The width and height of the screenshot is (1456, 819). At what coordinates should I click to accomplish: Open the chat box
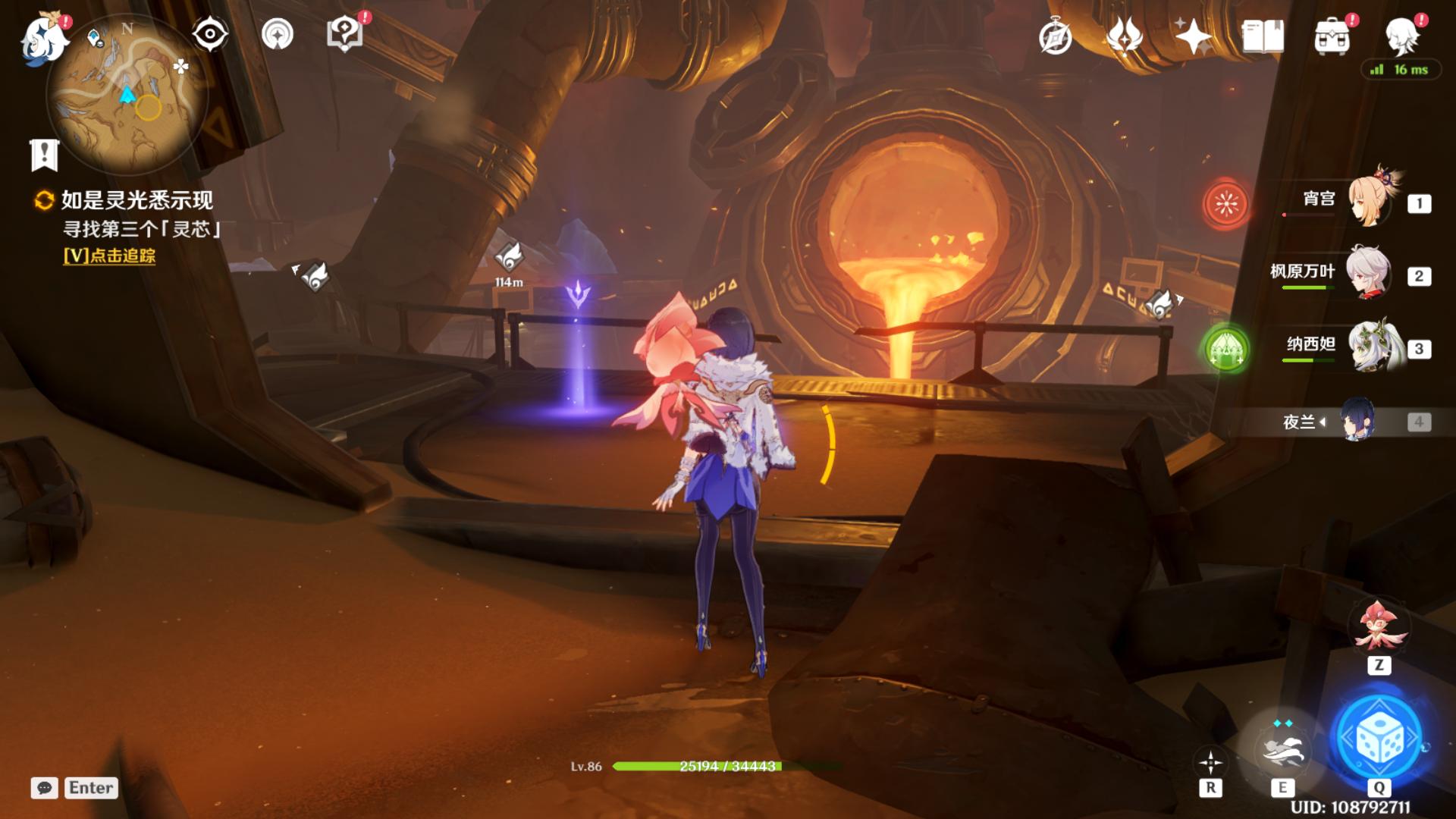coord(45,788)
